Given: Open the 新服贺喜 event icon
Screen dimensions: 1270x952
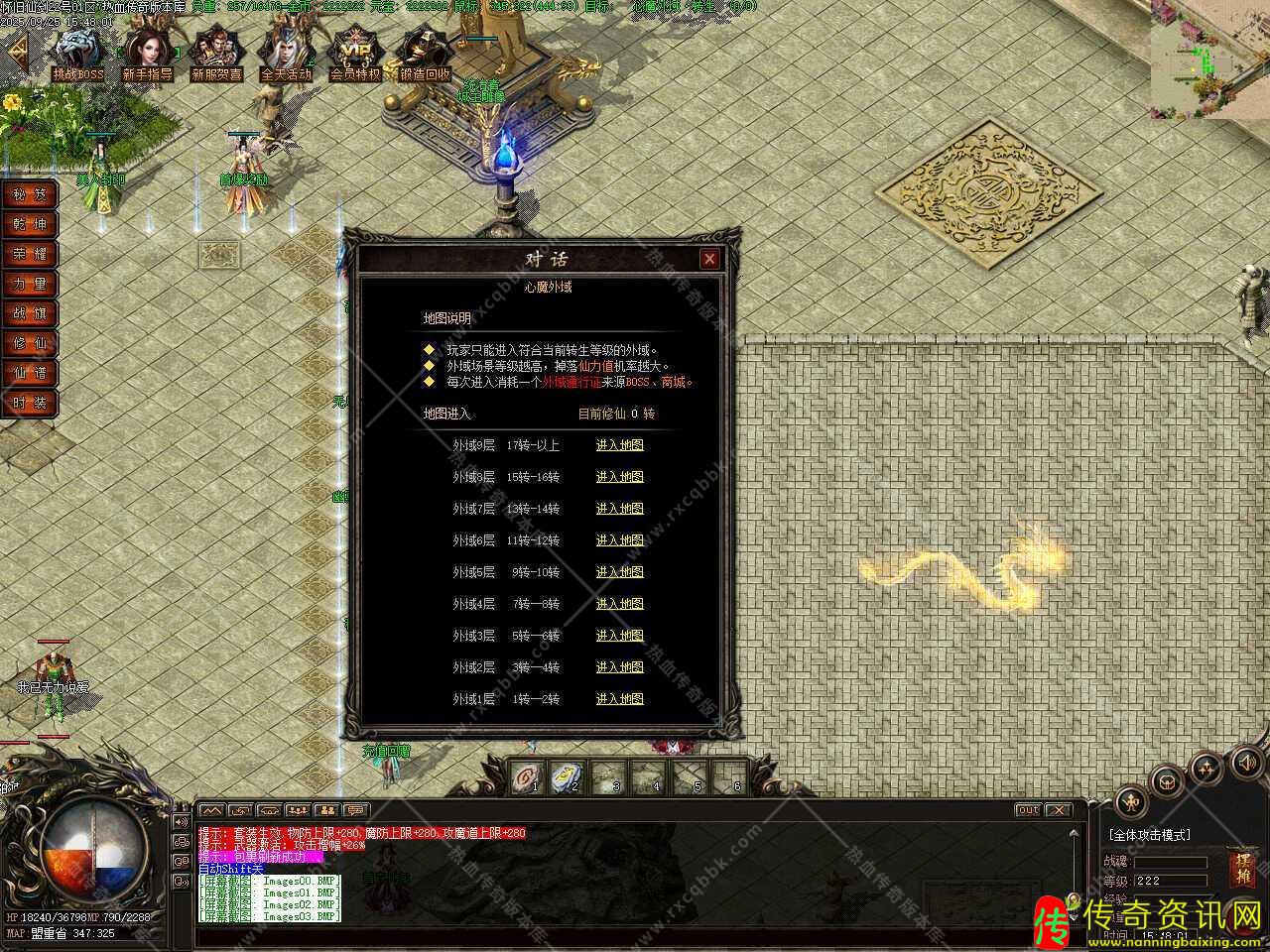Looking at the screenshot, I should pos(216,52).
